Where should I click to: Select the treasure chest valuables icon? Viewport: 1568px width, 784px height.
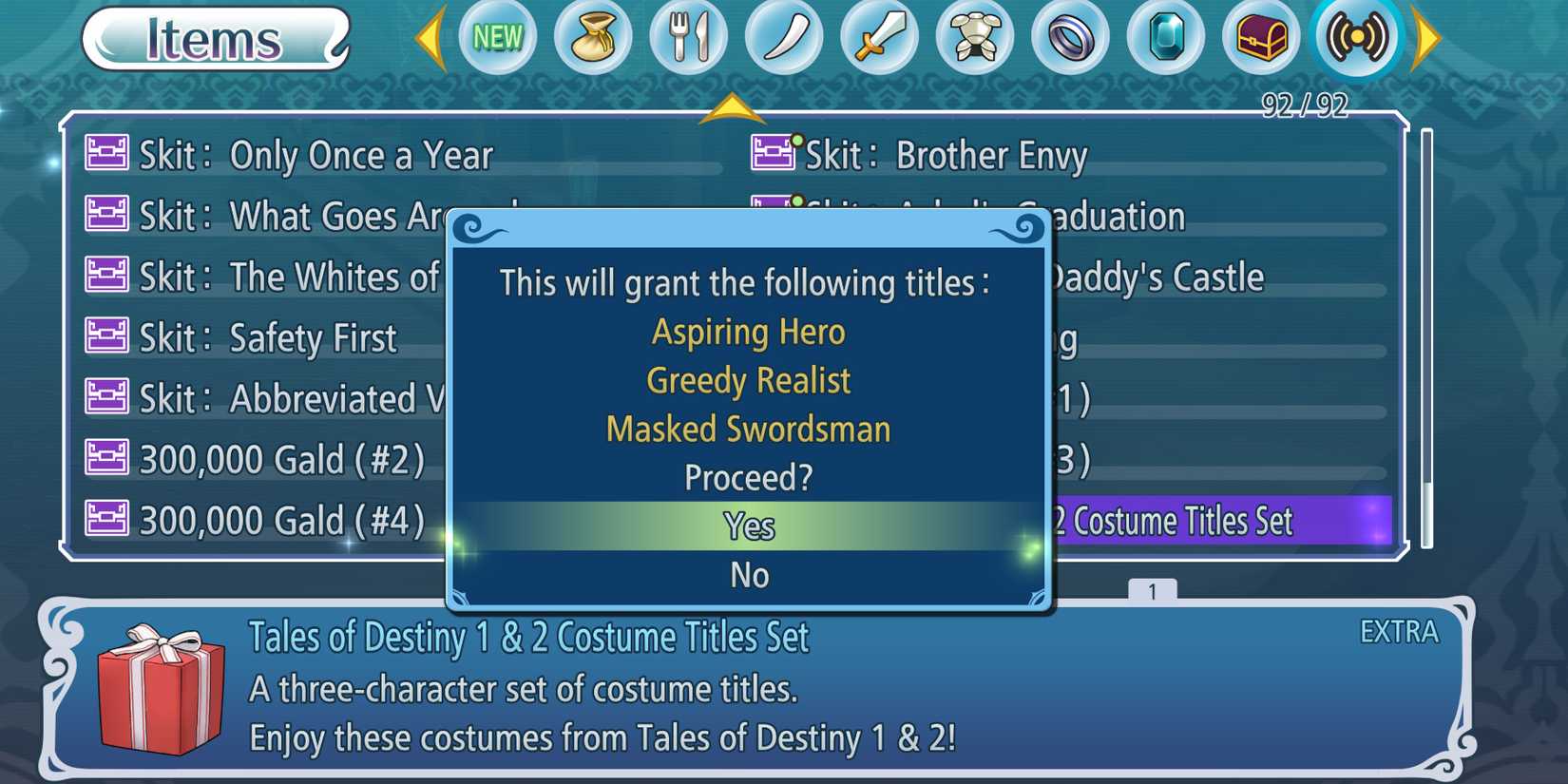[x=1259, y=38]
